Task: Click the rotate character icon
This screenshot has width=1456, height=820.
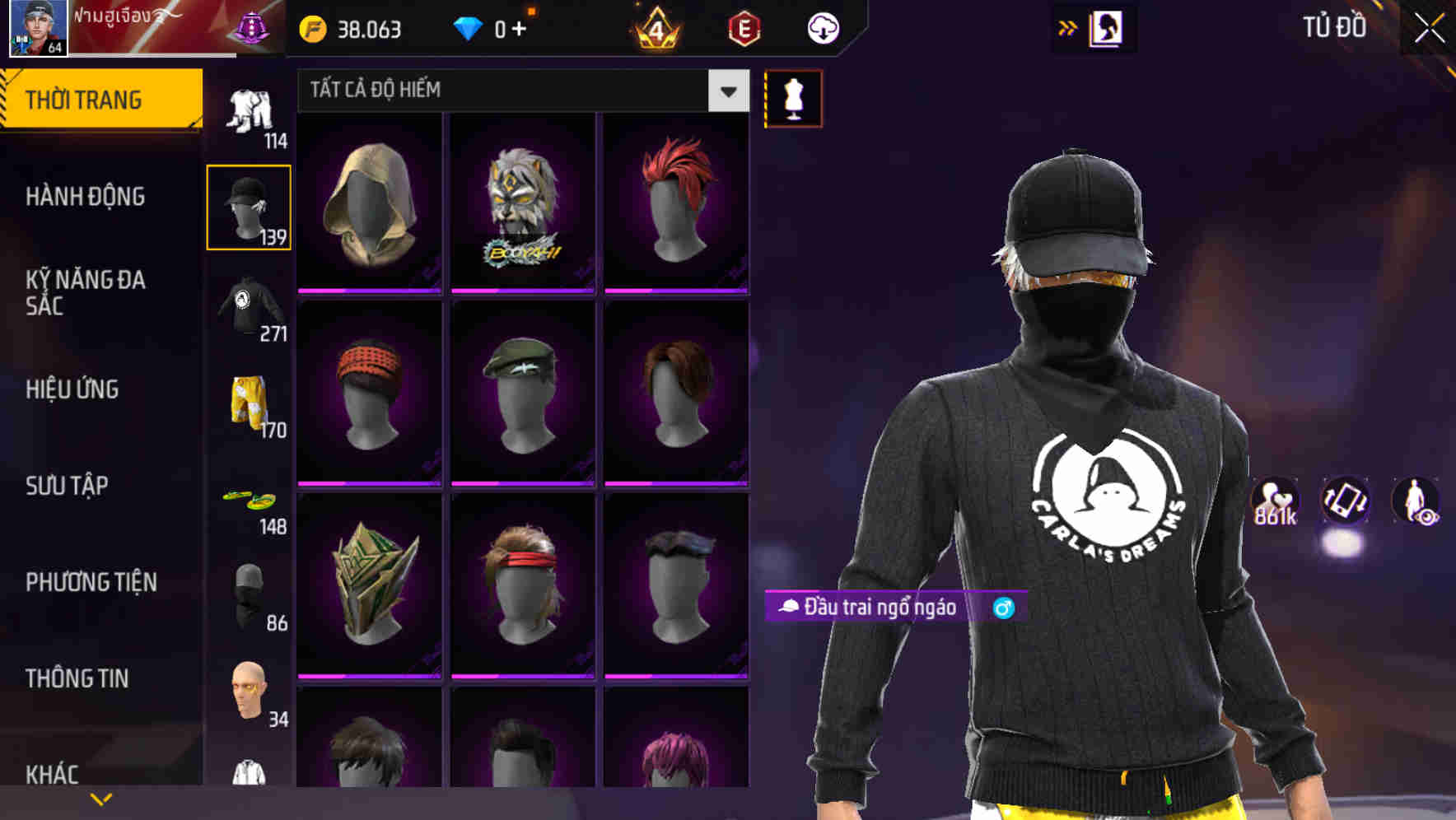Action: point(1344,502)
